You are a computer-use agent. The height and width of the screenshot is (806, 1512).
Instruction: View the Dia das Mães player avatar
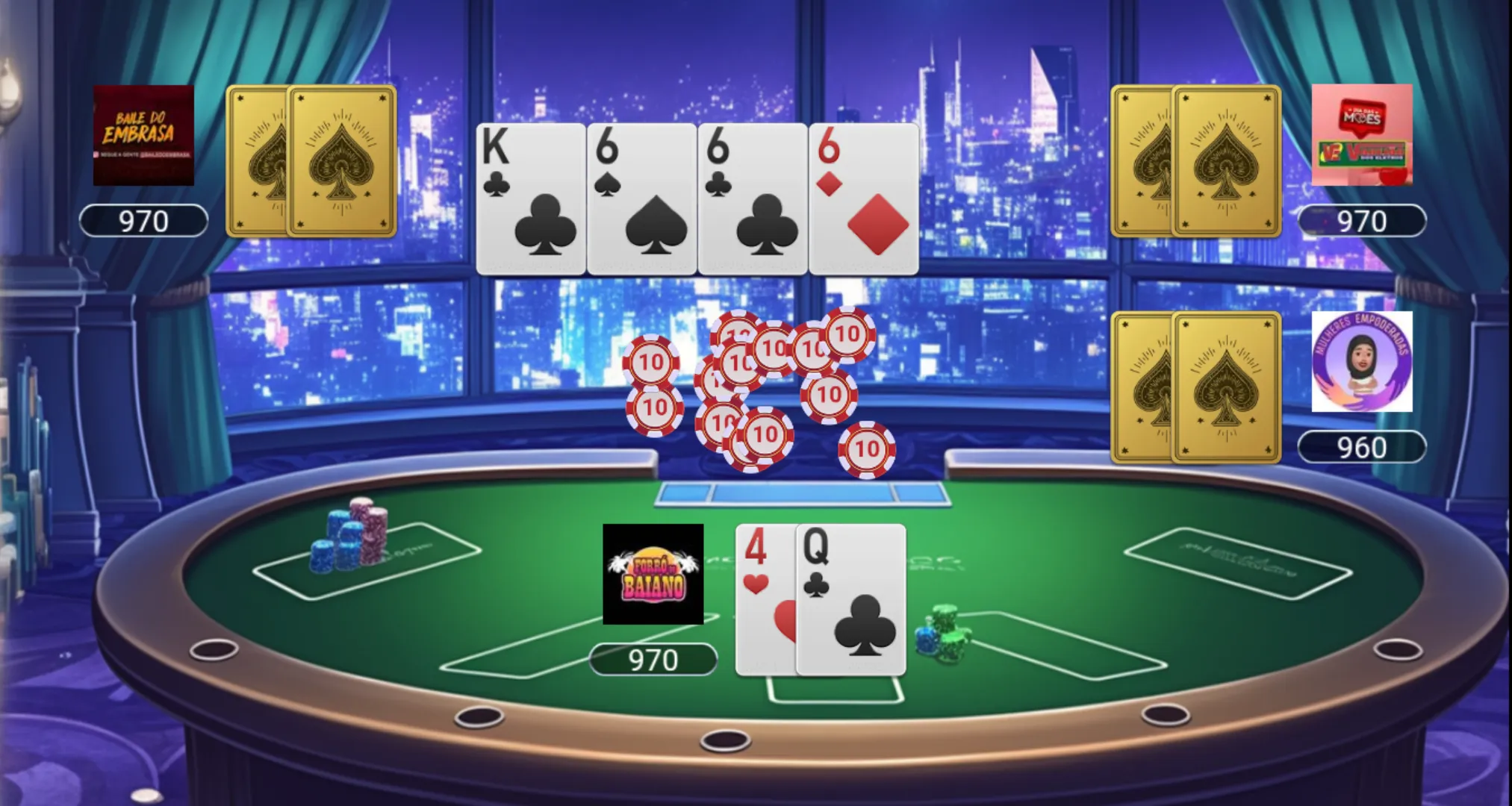pyautogui.click(x=1361, y=135)
